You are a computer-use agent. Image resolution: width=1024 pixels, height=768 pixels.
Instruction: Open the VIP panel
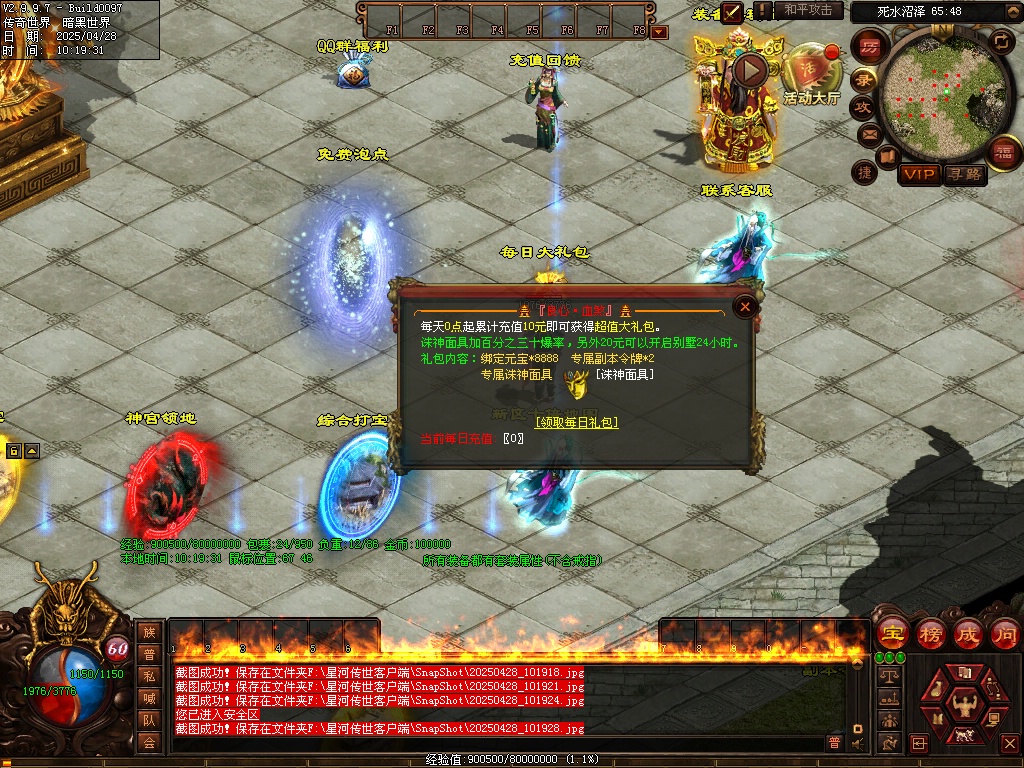pos(919,174)
